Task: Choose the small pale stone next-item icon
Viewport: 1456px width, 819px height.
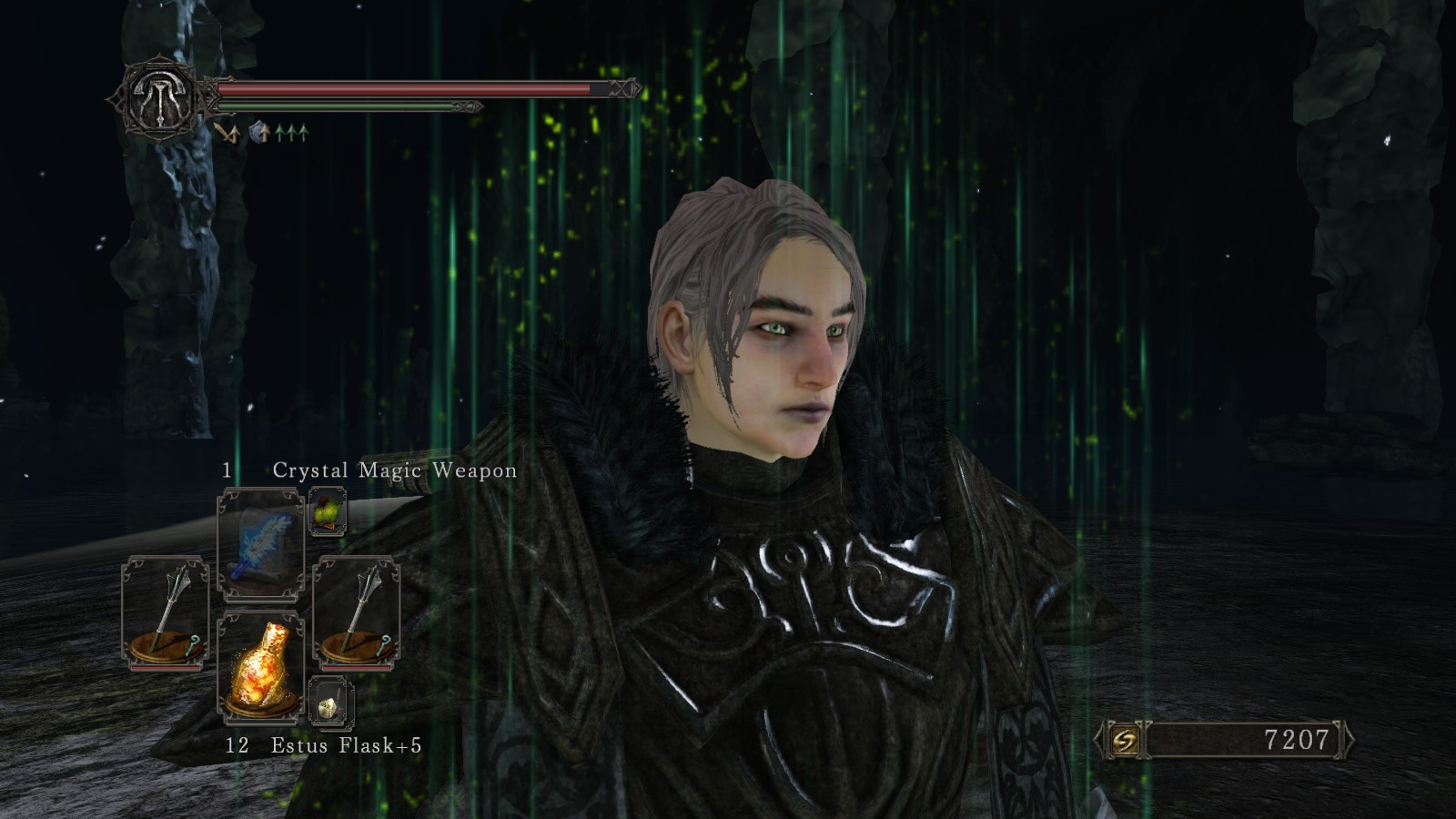Action: coord(327,701)
